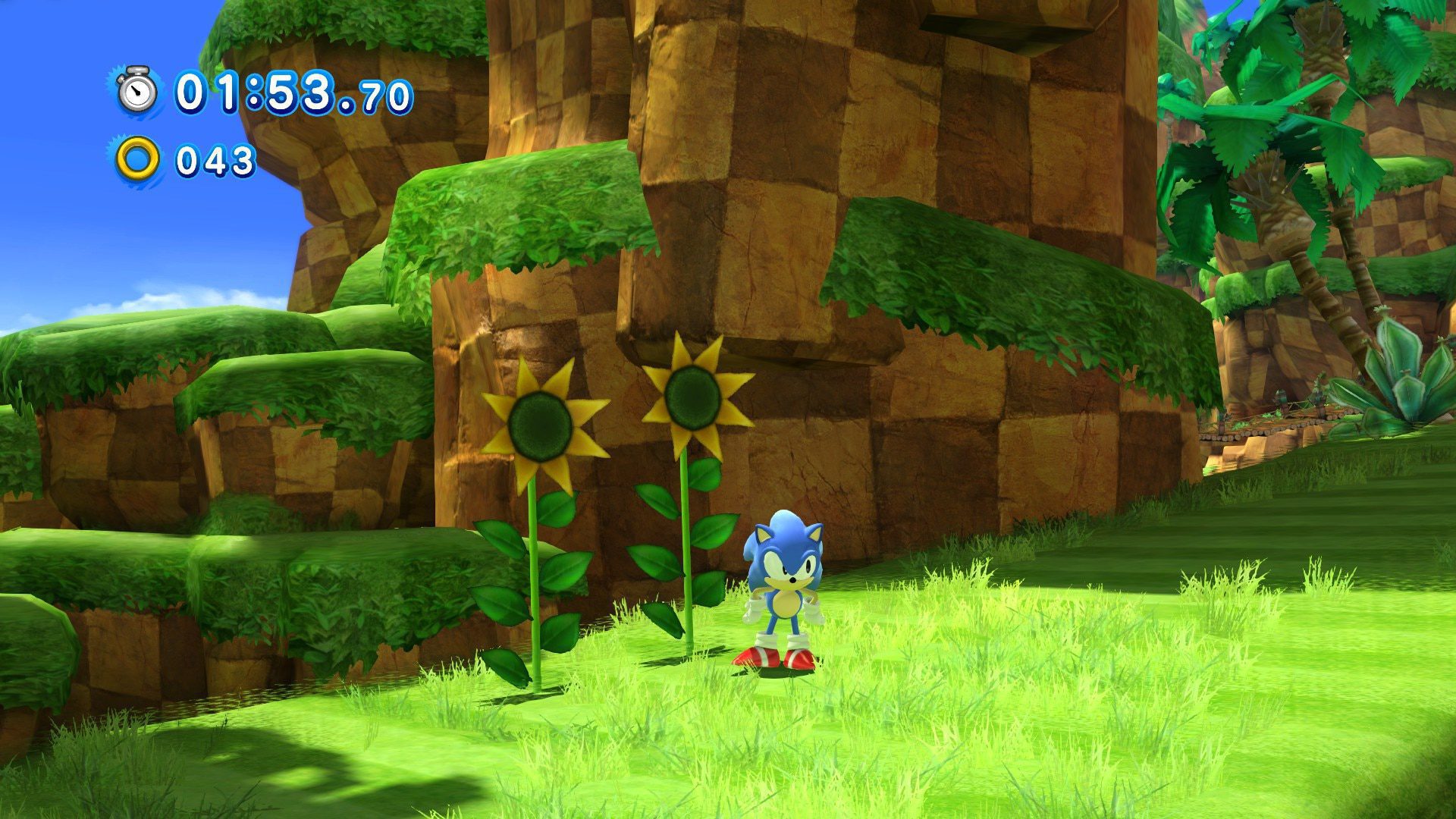
Task: Click the ring count reading 043
Action: pyautogui.click(x=212, y=159)
